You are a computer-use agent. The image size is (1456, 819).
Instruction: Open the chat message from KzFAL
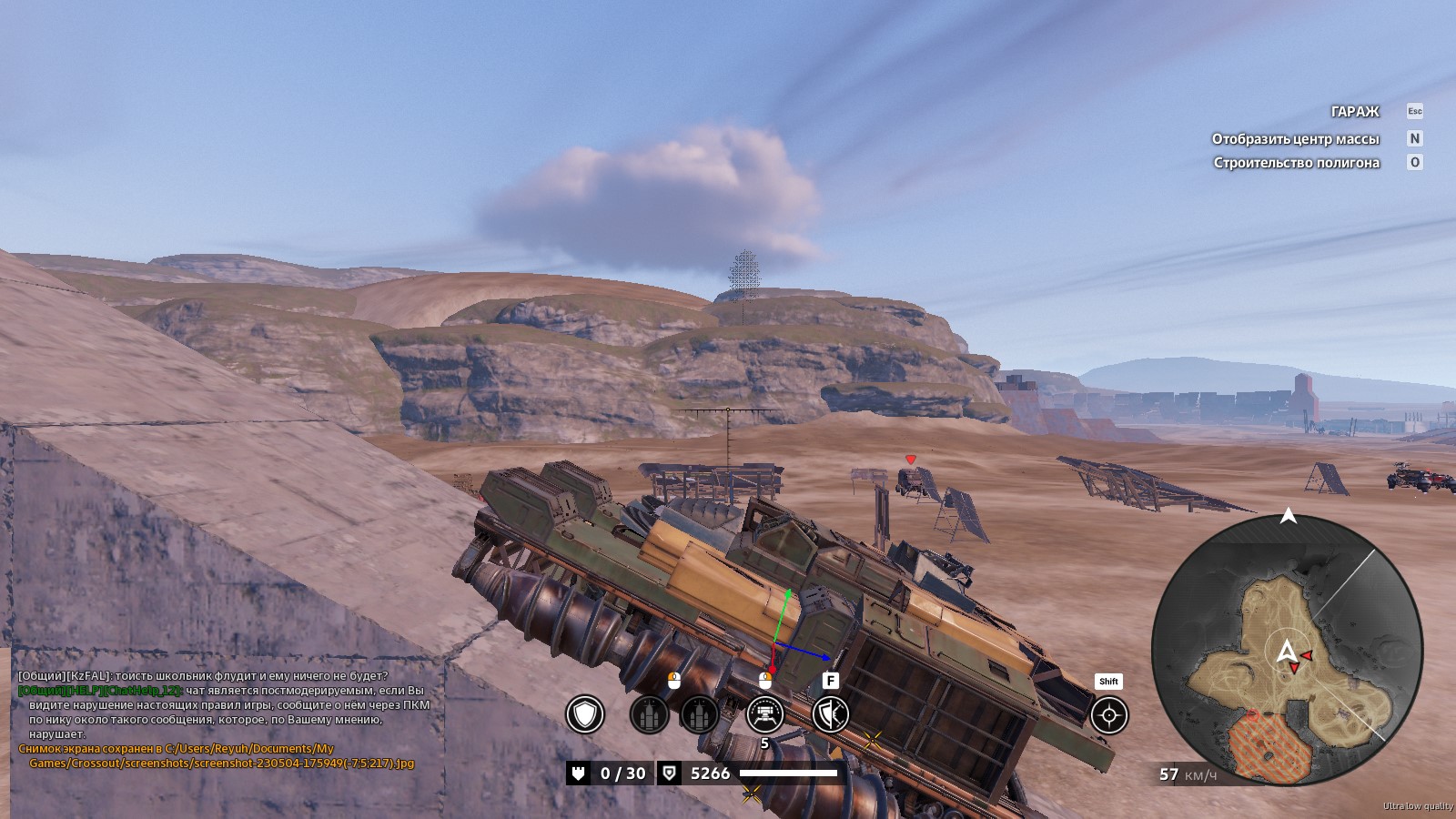(203, 676)
